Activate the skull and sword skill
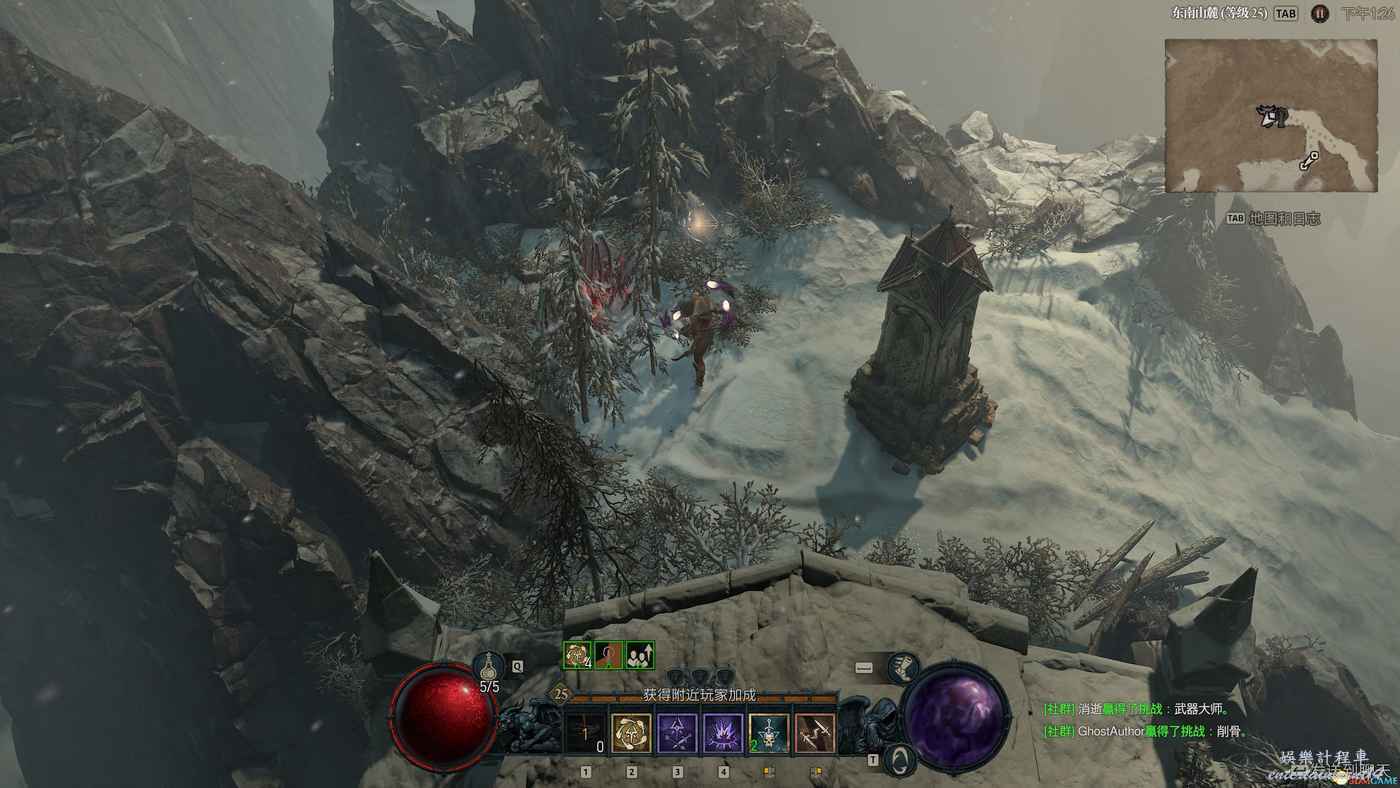The width and height of the screenshot is (1400, 788). [x=769, y=733]
